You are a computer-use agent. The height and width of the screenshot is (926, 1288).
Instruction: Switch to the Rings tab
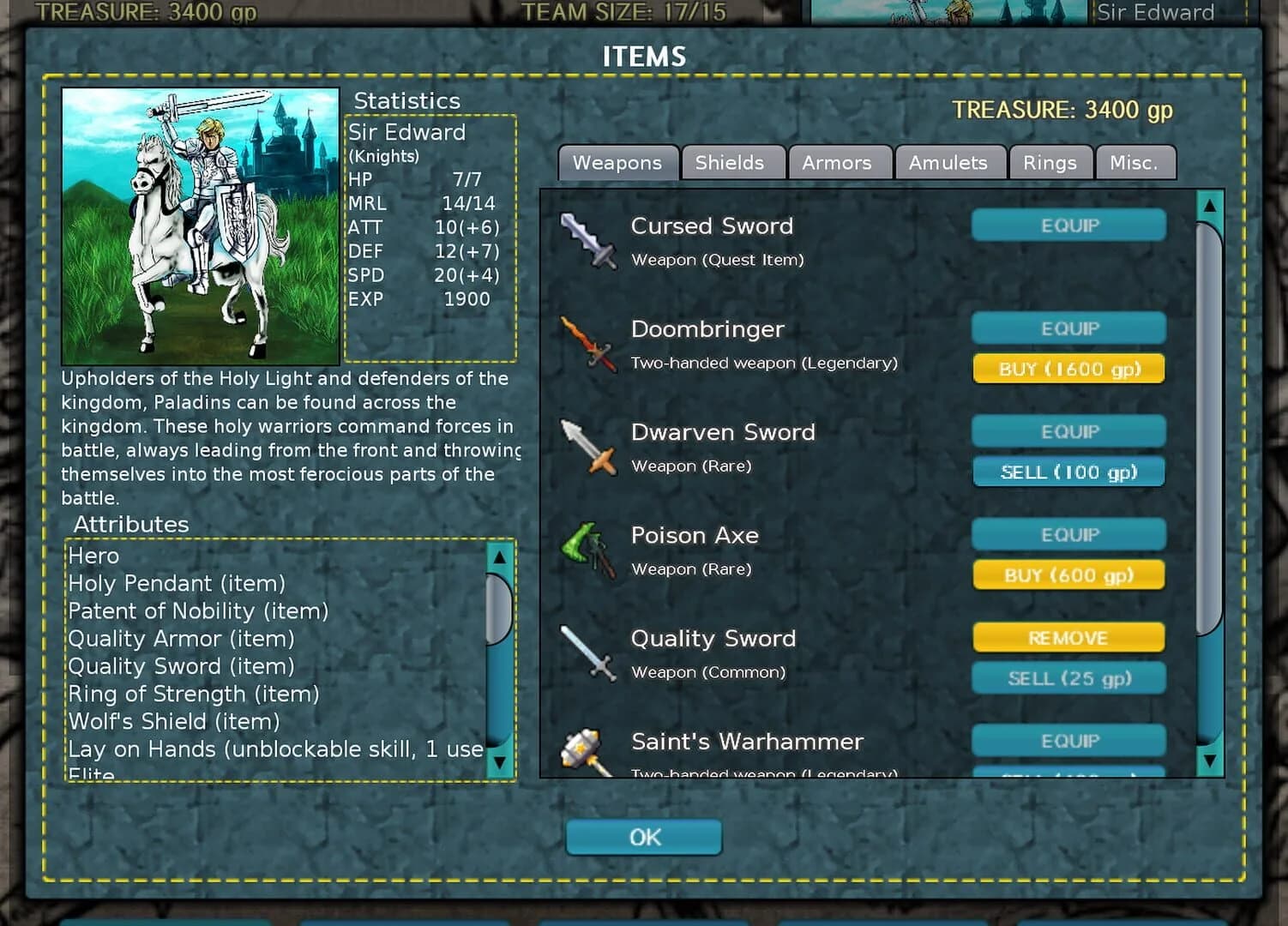coord(1050,162)
